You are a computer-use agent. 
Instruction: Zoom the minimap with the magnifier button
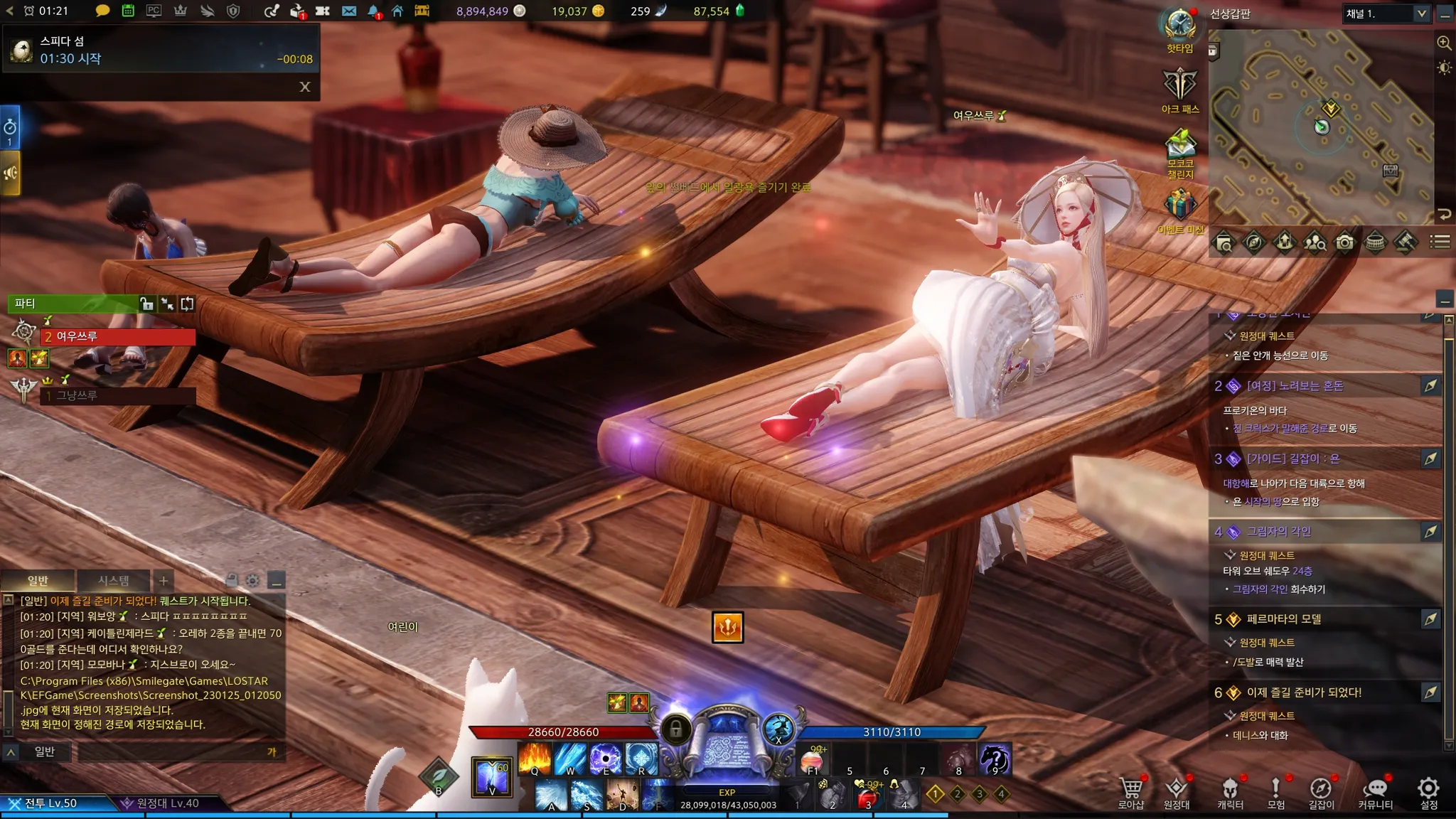(1444, 43)
